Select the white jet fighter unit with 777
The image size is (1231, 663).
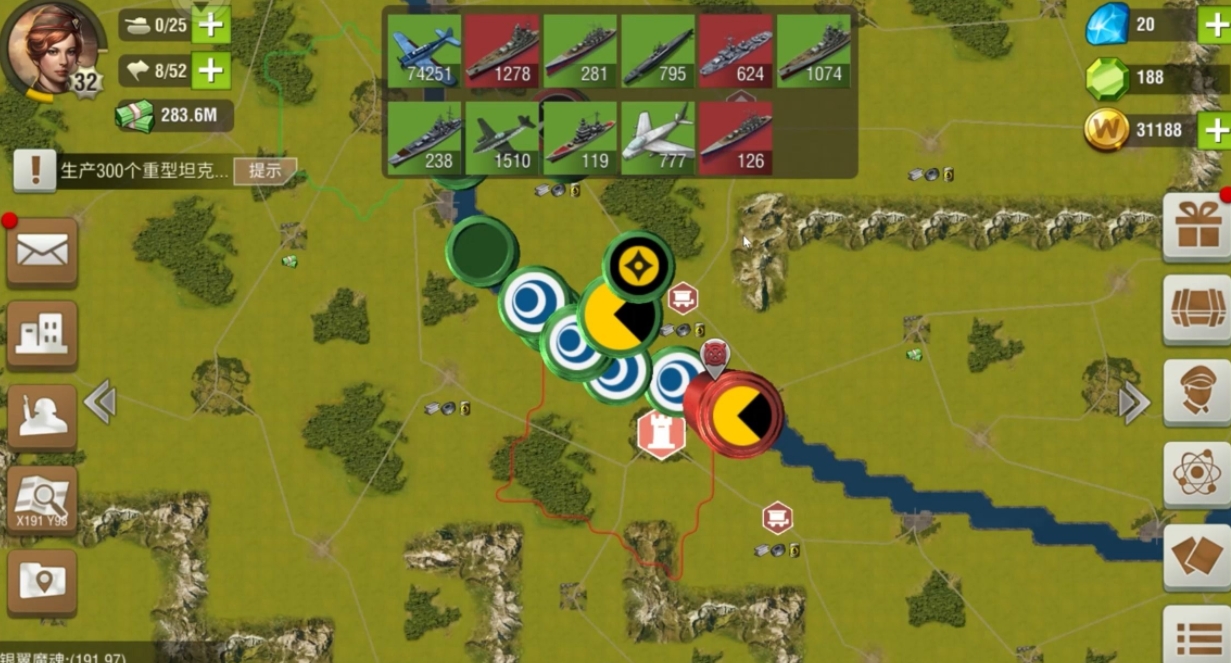pyautogui.click(x=658, y=138)
